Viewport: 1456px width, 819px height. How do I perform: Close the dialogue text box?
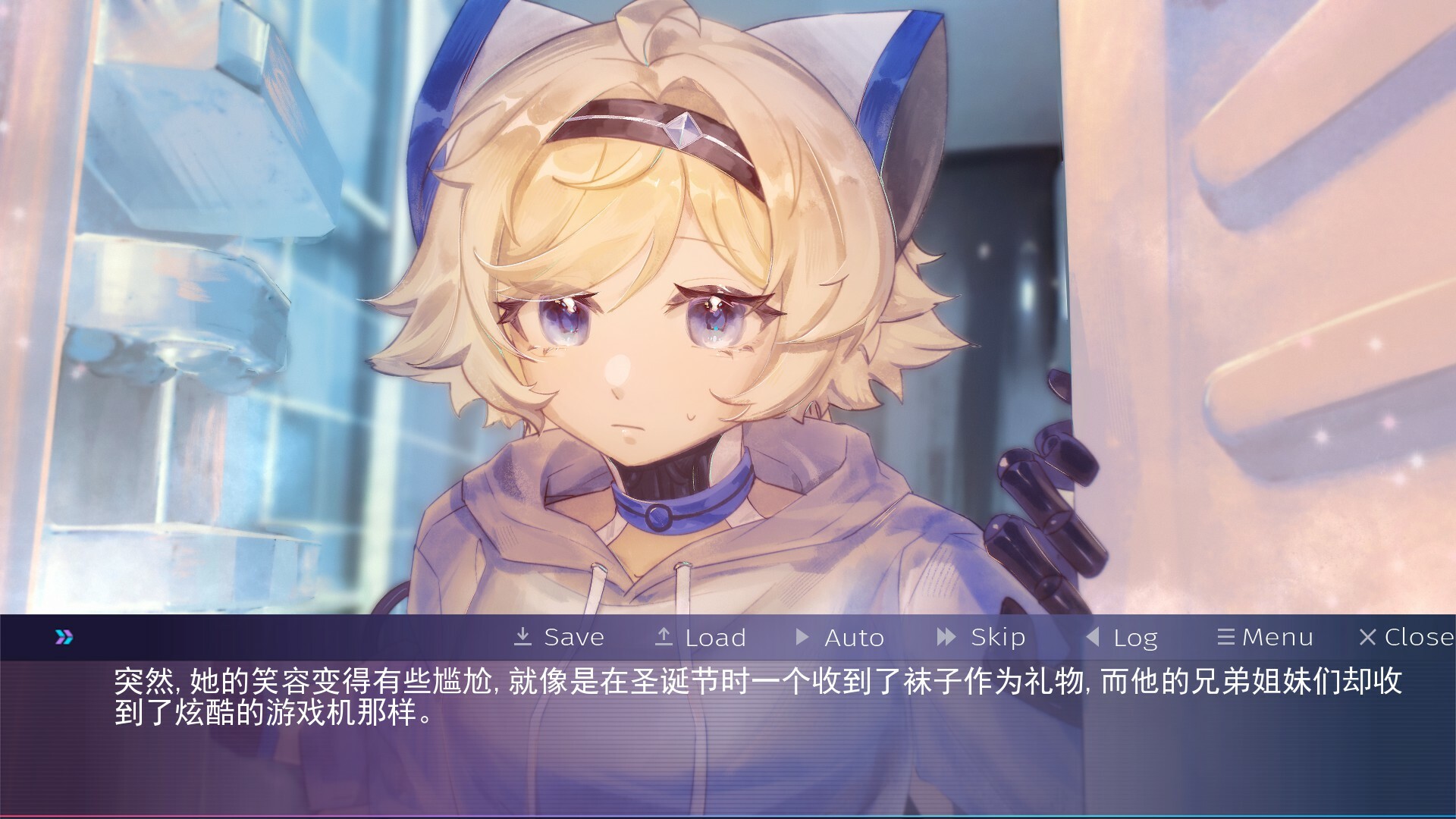tap(1407, 637)
